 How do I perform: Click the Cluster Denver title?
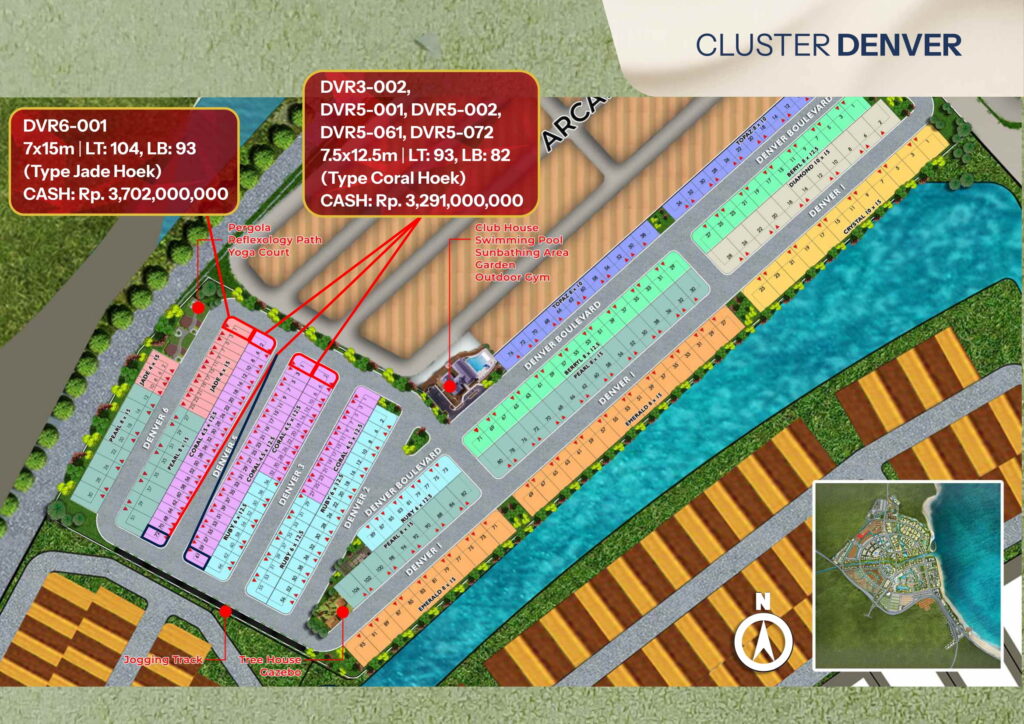pyautogui.click(x=828, y=45)
